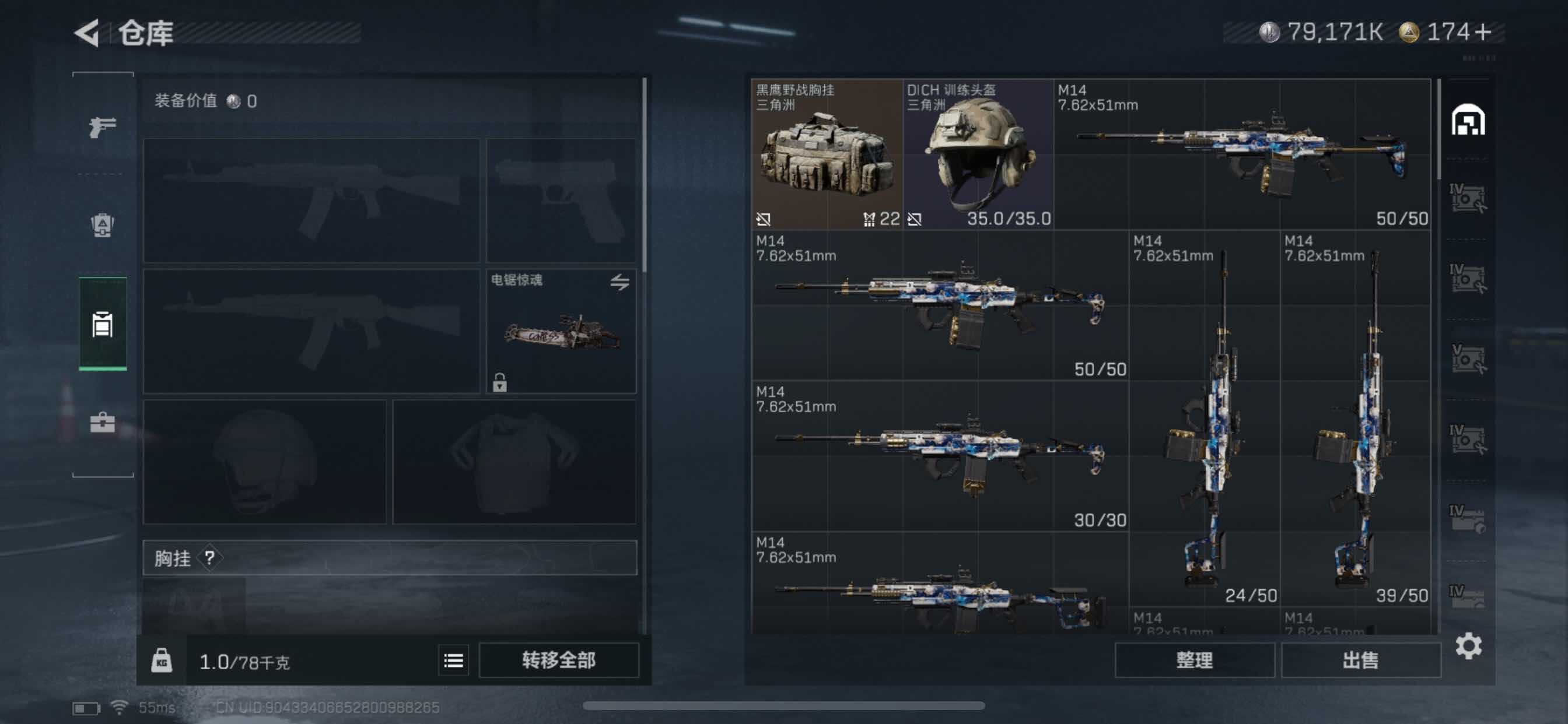Open the briefcase tab
The height and width of the screenshot is (724, 1568).
pyautogui.click(x=102, y=422)
